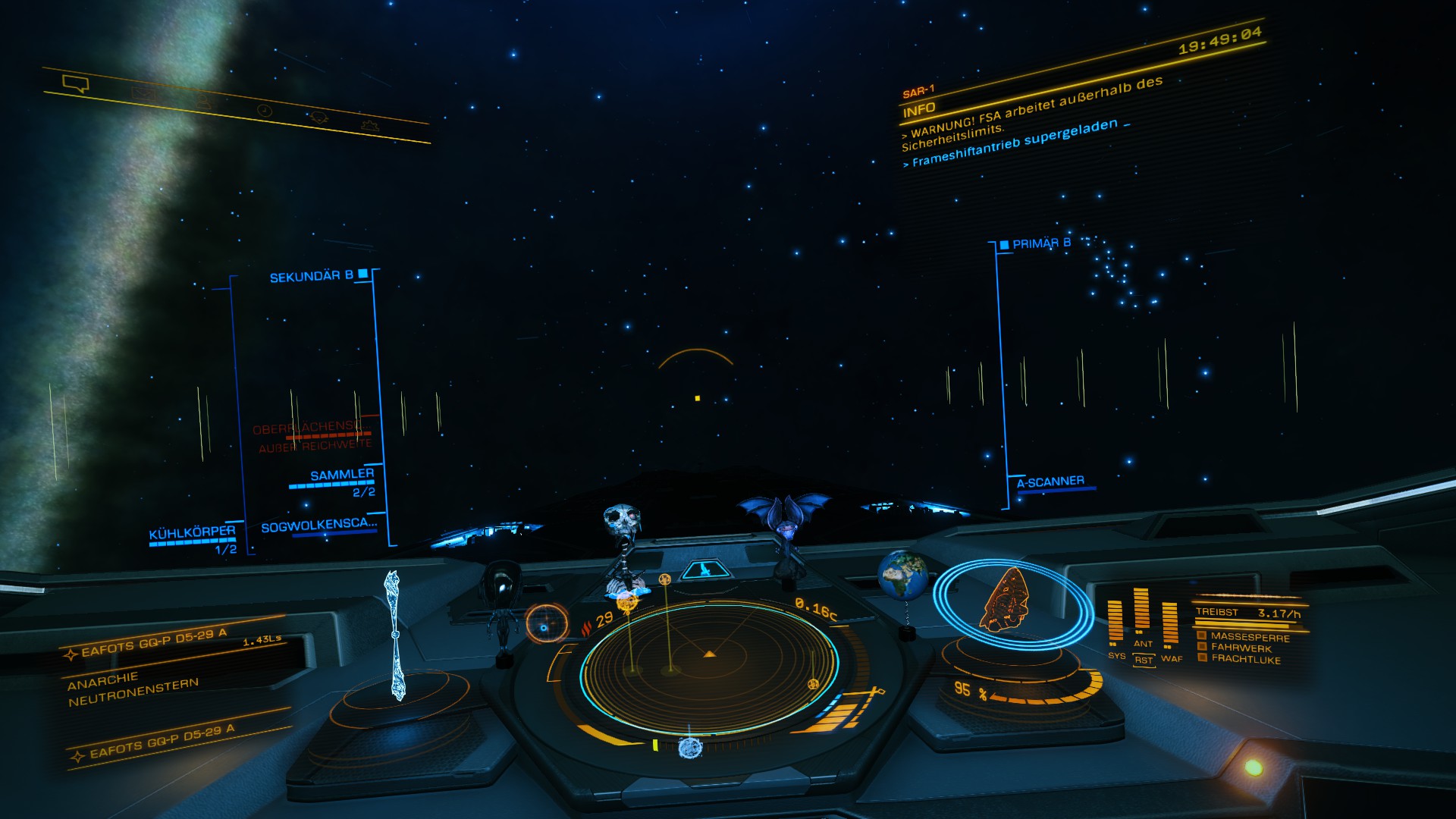Switch to the envelope inbox tab
Viewport: 1456px width, 819px height.
tap(143, 94)
